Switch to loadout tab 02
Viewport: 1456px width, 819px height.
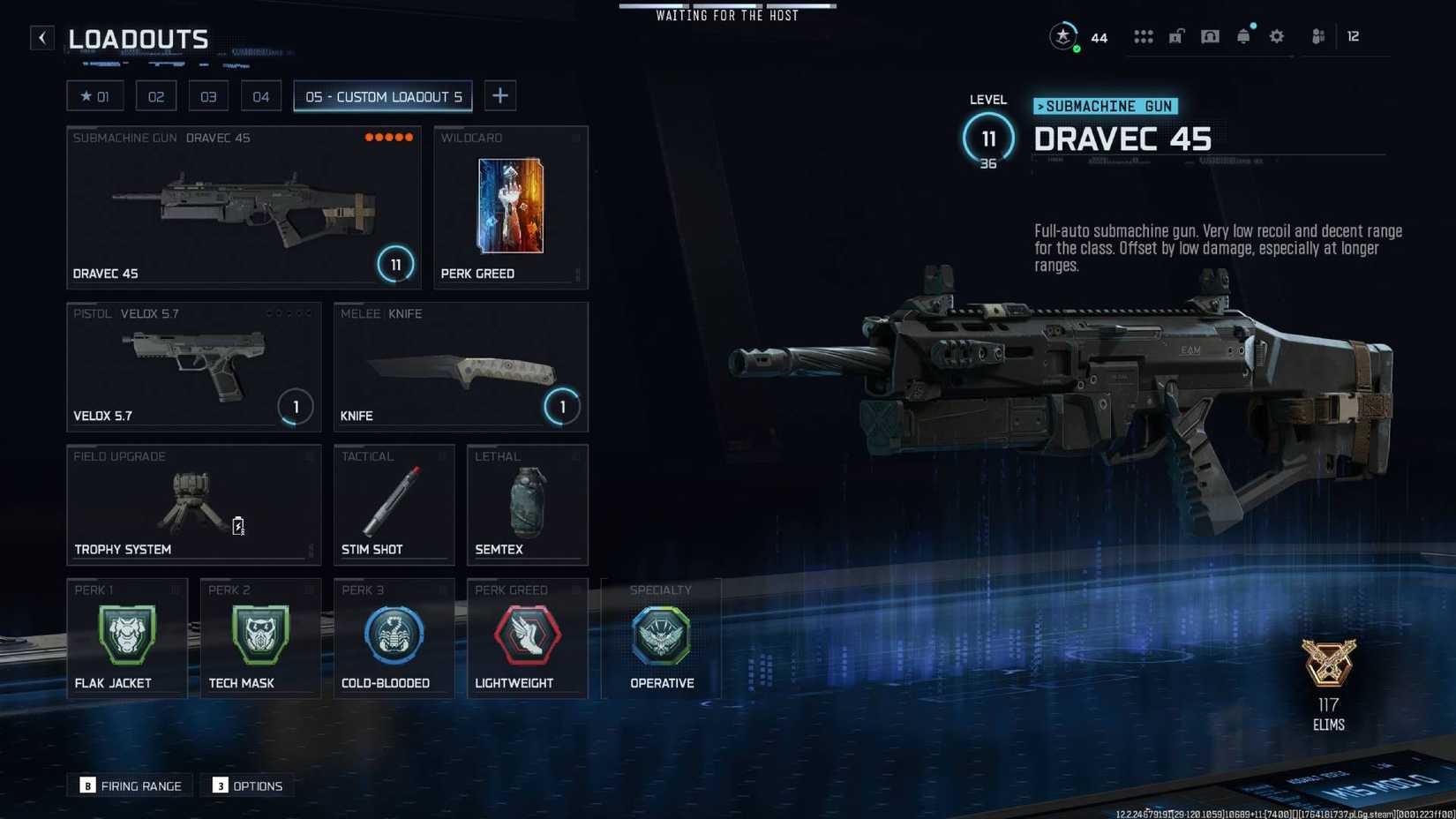click(x=156, y=95)
